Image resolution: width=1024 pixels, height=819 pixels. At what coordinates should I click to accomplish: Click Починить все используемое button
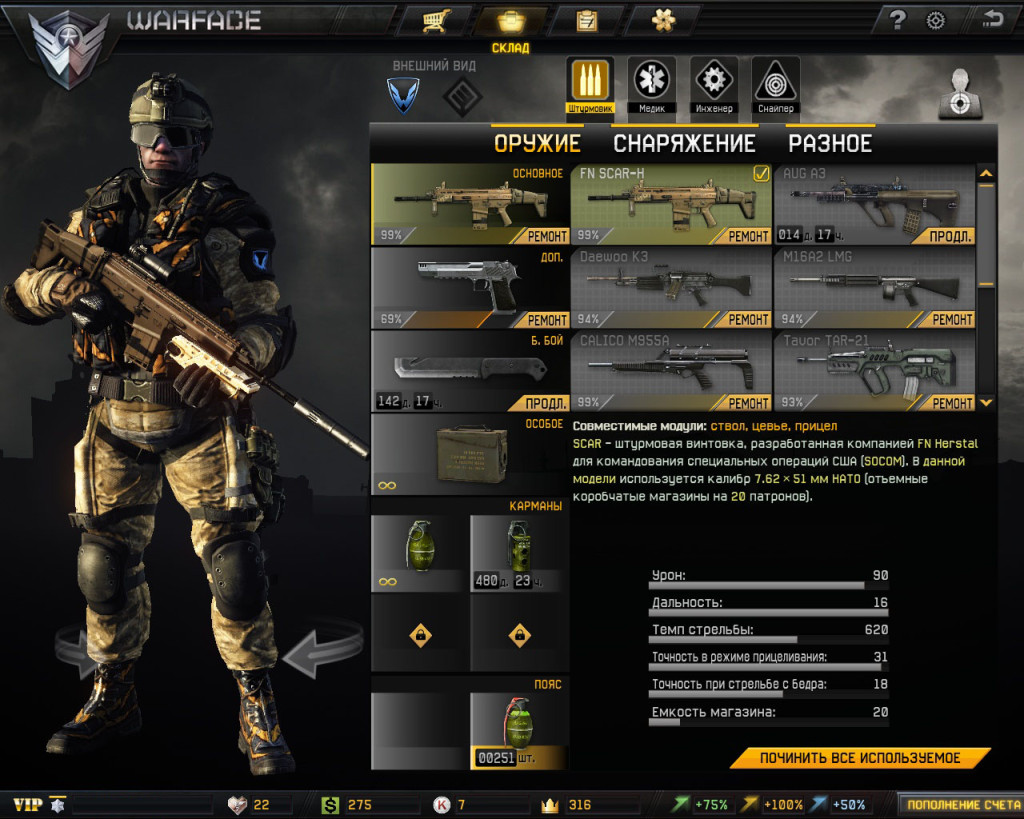859,758
